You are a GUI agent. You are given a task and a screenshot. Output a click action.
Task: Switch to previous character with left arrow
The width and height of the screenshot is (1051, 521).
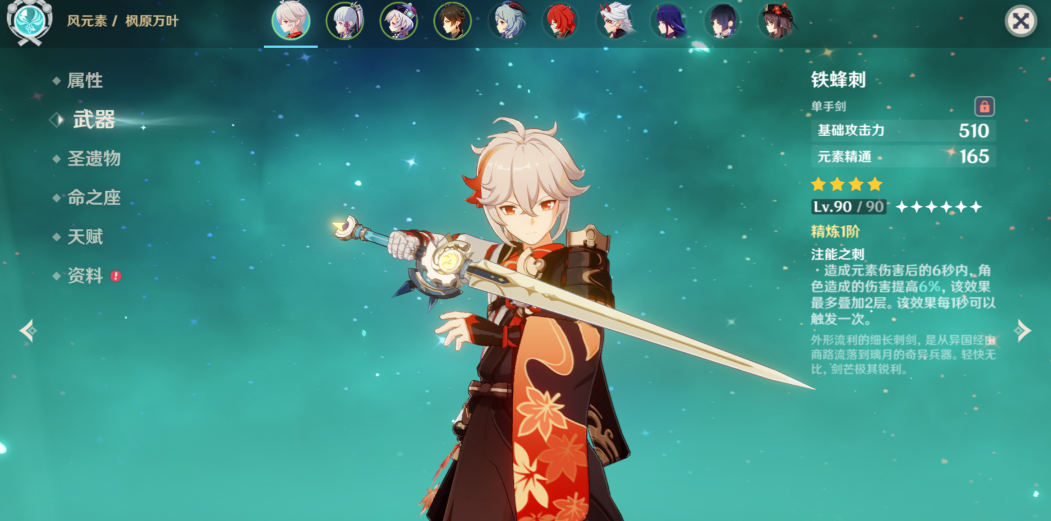(27, 330)
